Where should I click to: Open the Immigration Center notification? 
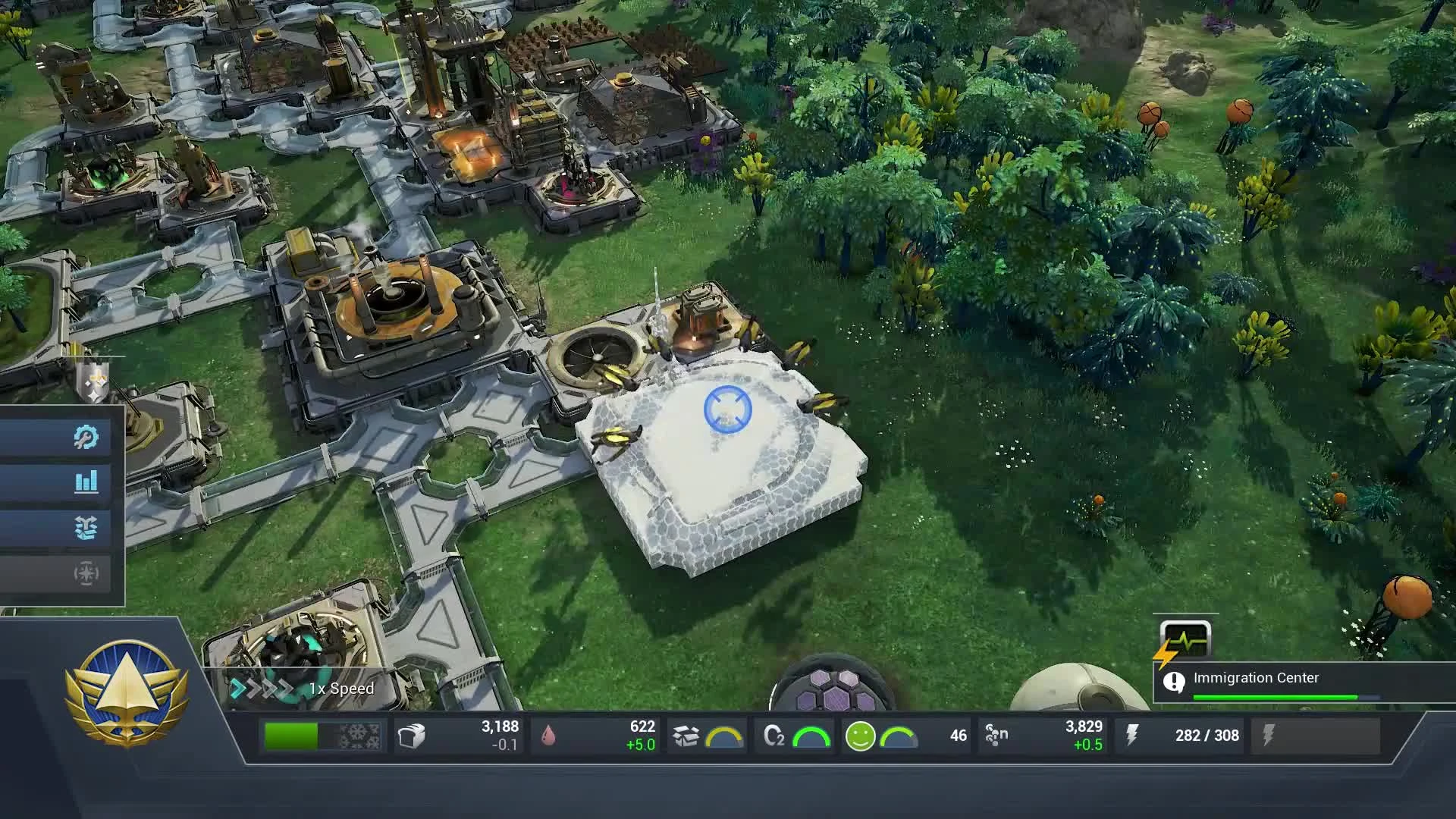pyautogui.click(x=1257, y=677)
